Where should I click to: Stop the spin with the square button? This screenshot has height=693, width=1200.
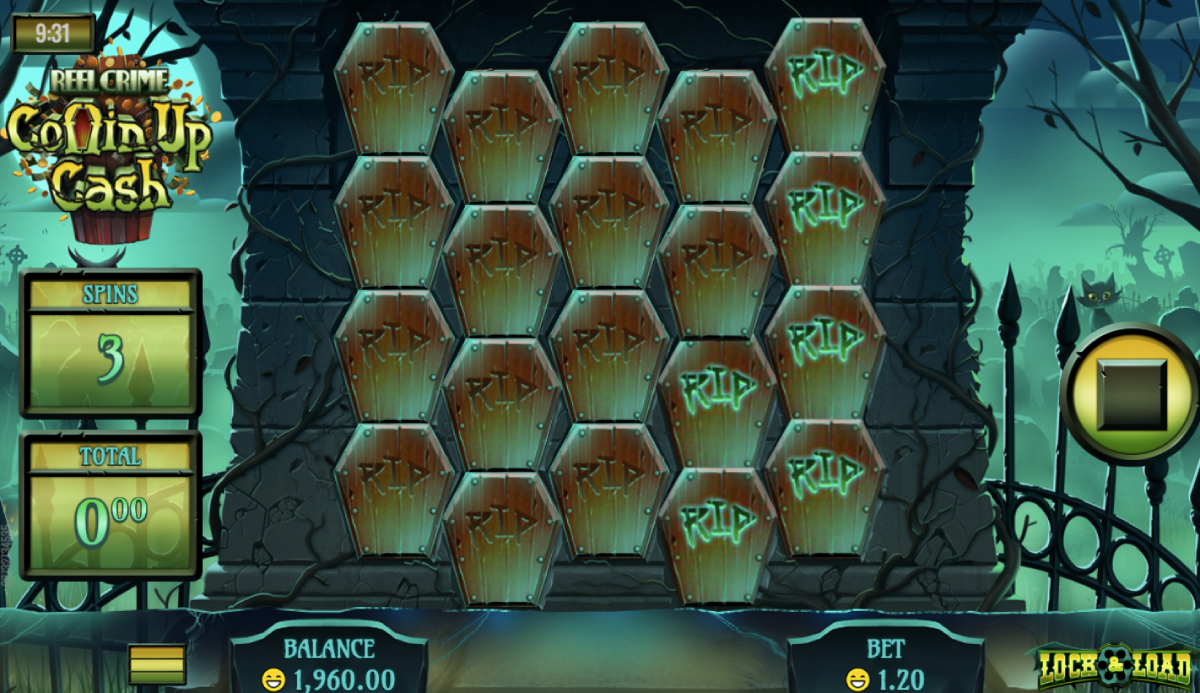1131,394
